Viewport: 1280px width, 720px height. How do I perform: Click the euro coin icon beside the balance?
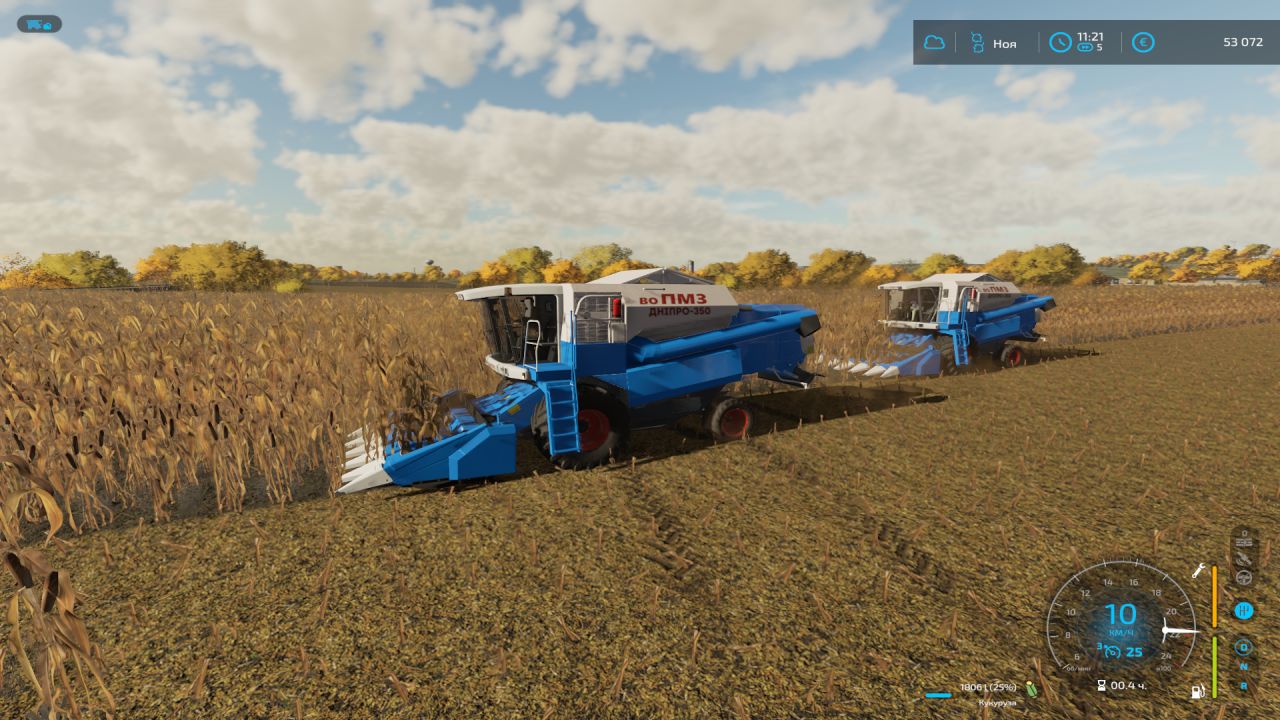[x=1143, y=42]
